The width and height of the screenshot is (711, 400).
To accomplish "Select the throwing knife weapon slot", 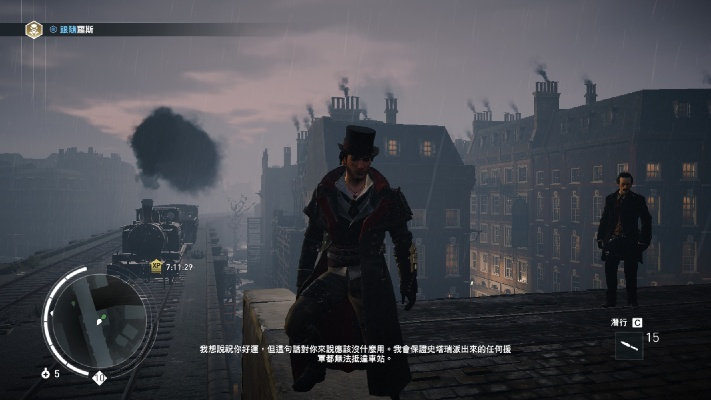I will [x=629, y=345].
